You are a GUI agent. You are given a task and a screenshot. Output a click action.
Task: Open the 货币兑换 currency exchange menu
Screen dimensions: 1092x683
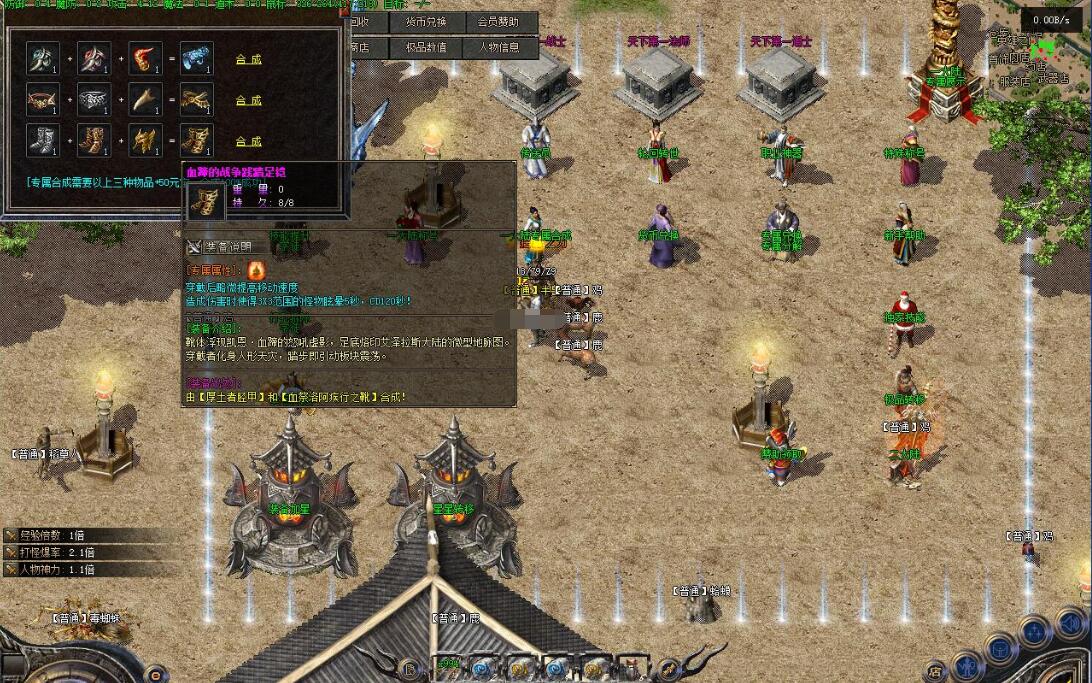428,22
